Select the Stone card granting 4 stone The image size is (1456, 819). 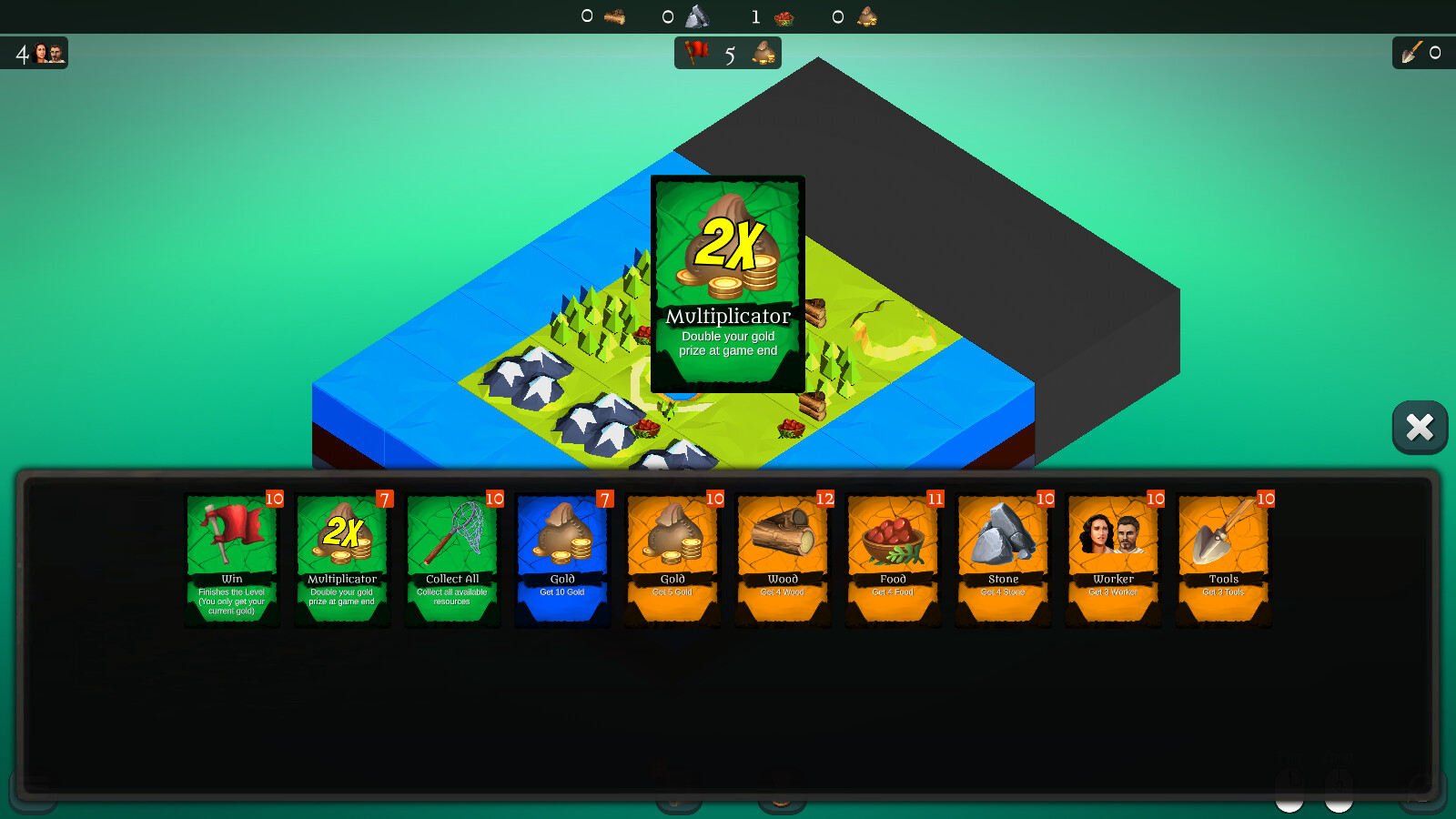point(1004,558)
